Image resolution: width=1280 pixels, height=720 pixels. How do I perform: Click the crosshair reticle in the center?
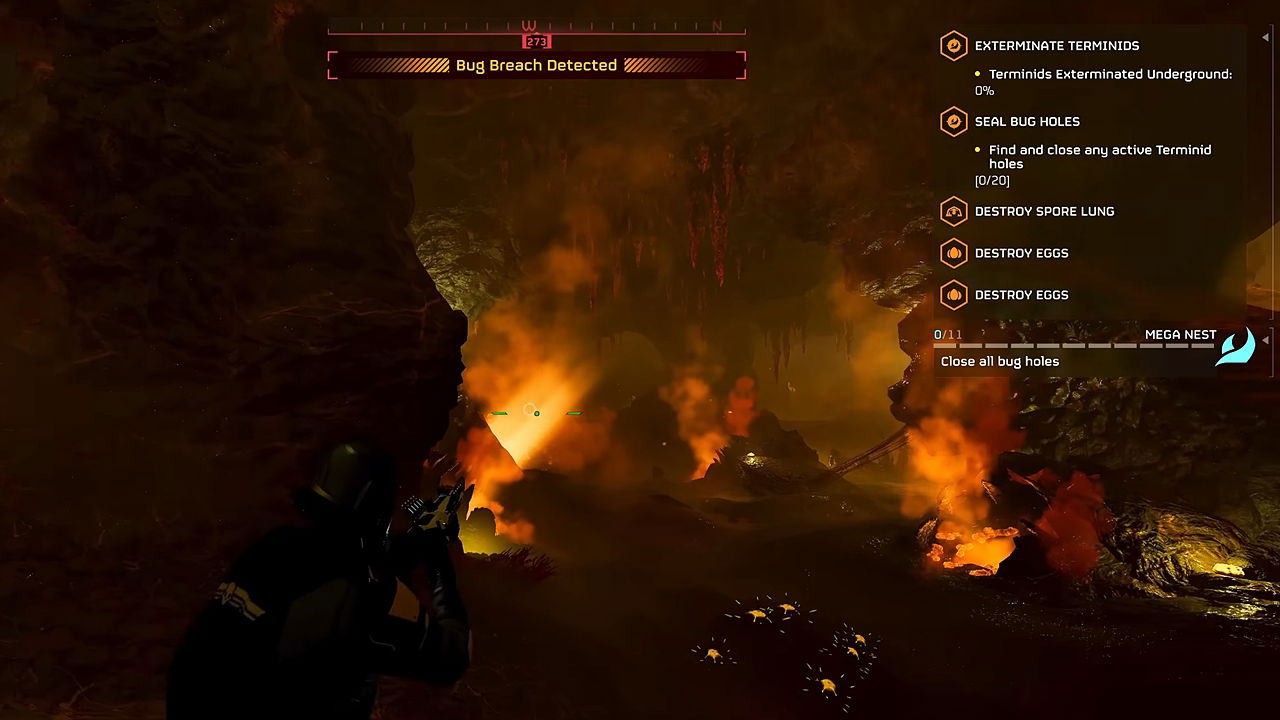(x=535, y=411)
